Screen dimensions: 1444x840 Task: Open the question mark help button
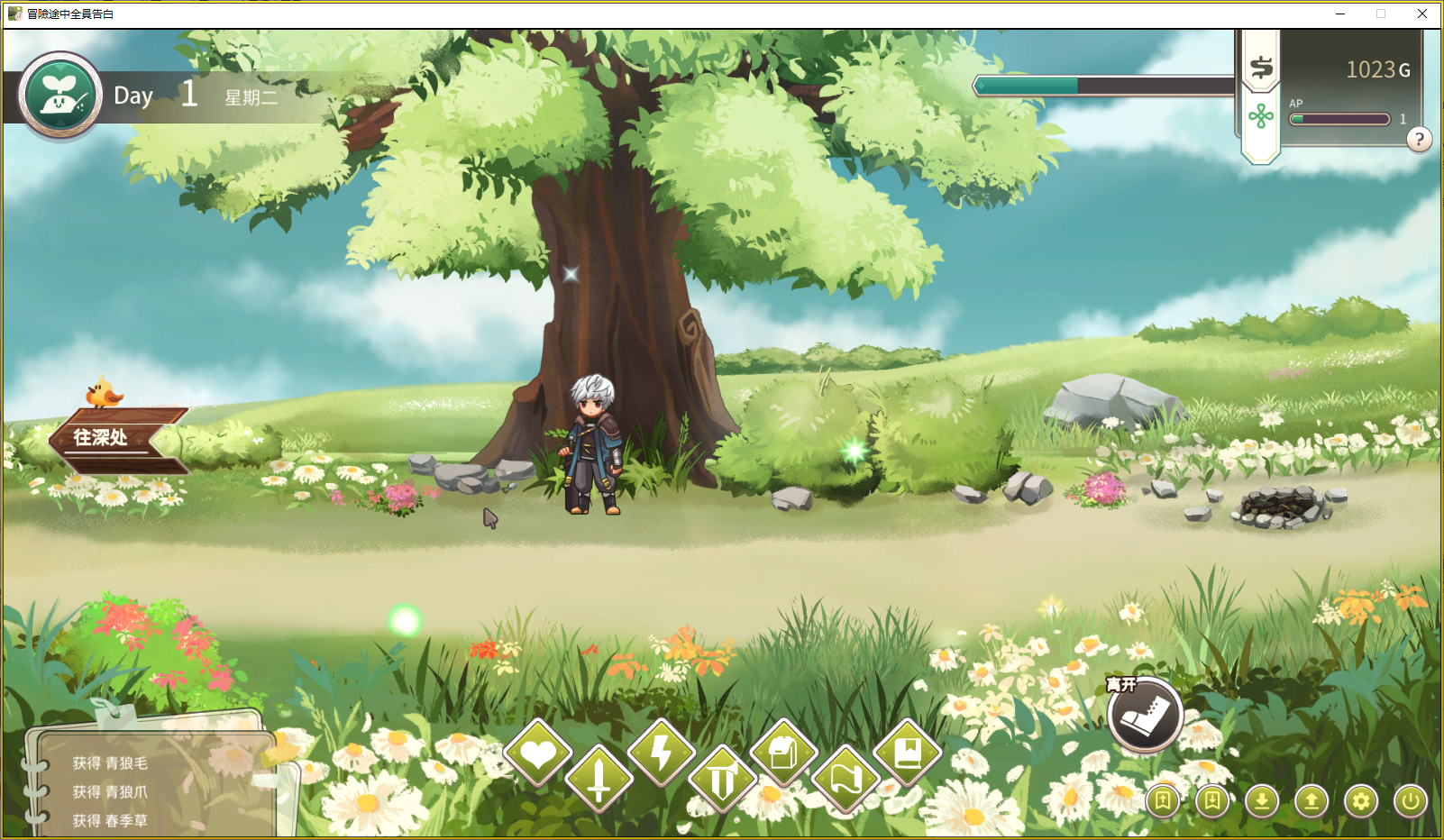[x=1419, y=140]
